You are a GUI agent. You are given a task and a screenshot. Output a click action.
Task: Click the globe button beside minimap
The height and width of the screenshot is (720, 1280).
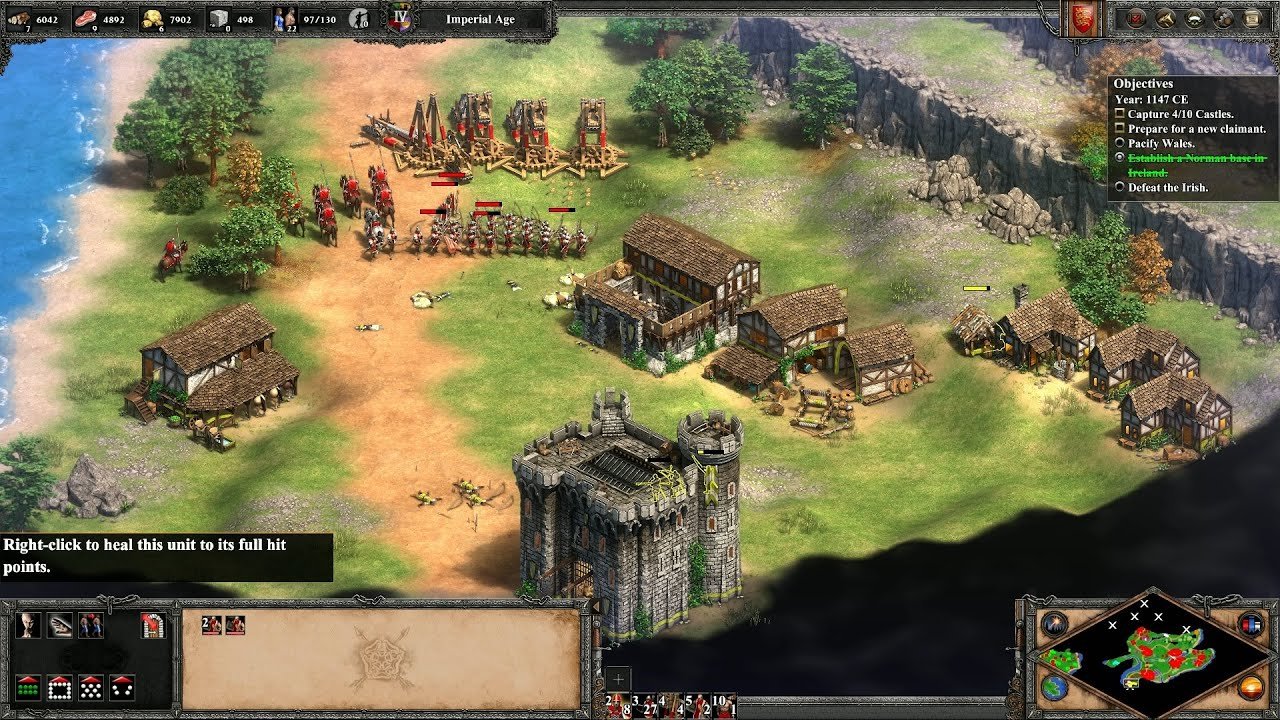pyautogui.click(x=1053, y=687)
